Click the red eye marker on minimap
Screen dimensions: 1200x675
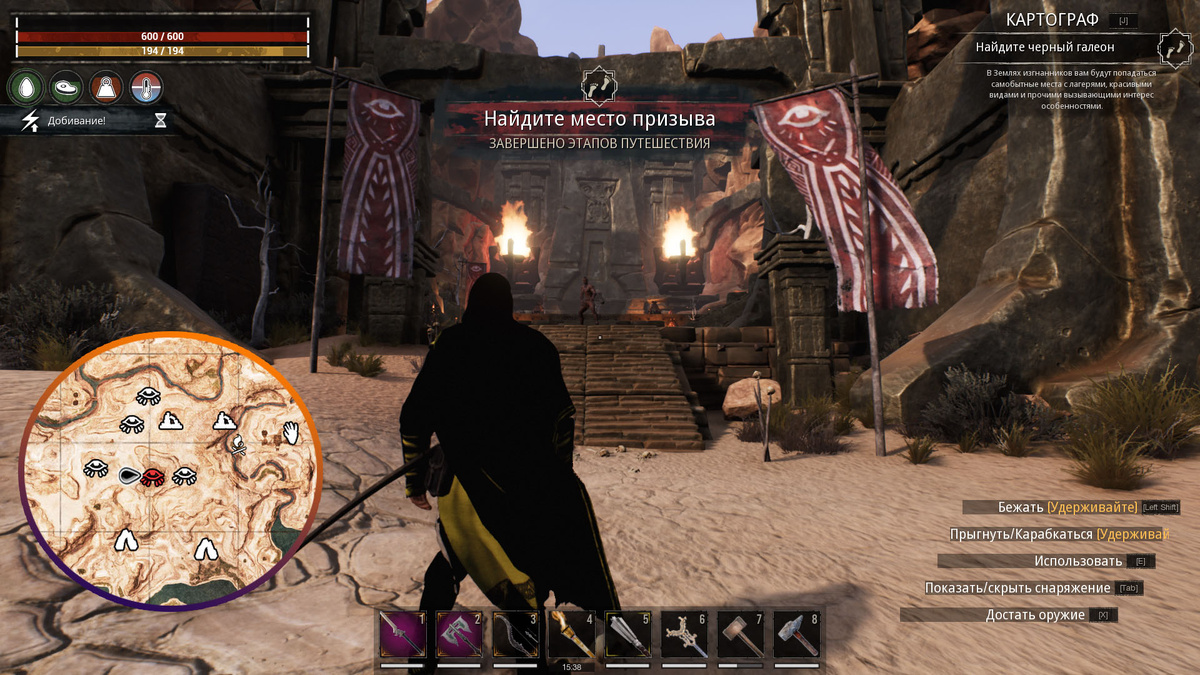click(153, 476)
